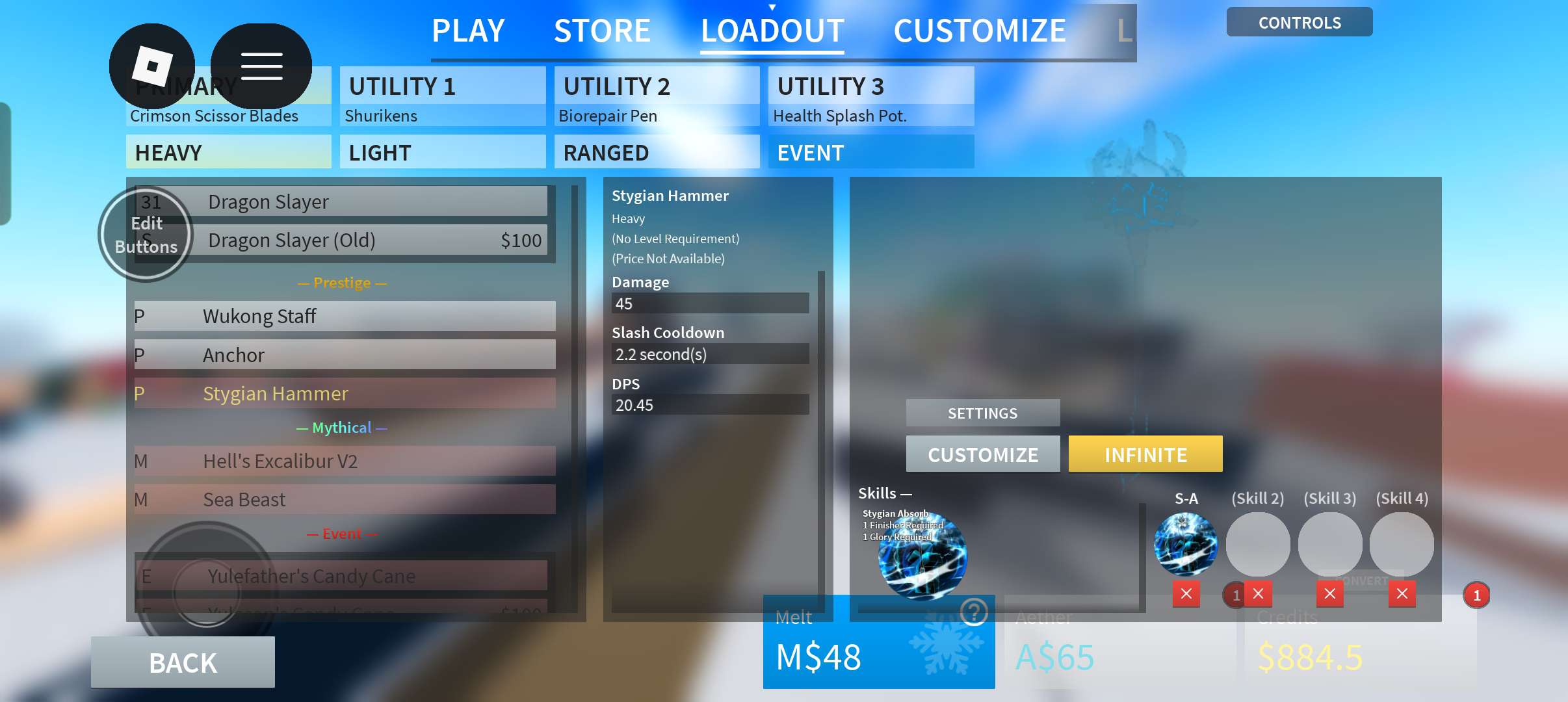
Task: Open the Roblox logo menu
Action: [153, 65]
